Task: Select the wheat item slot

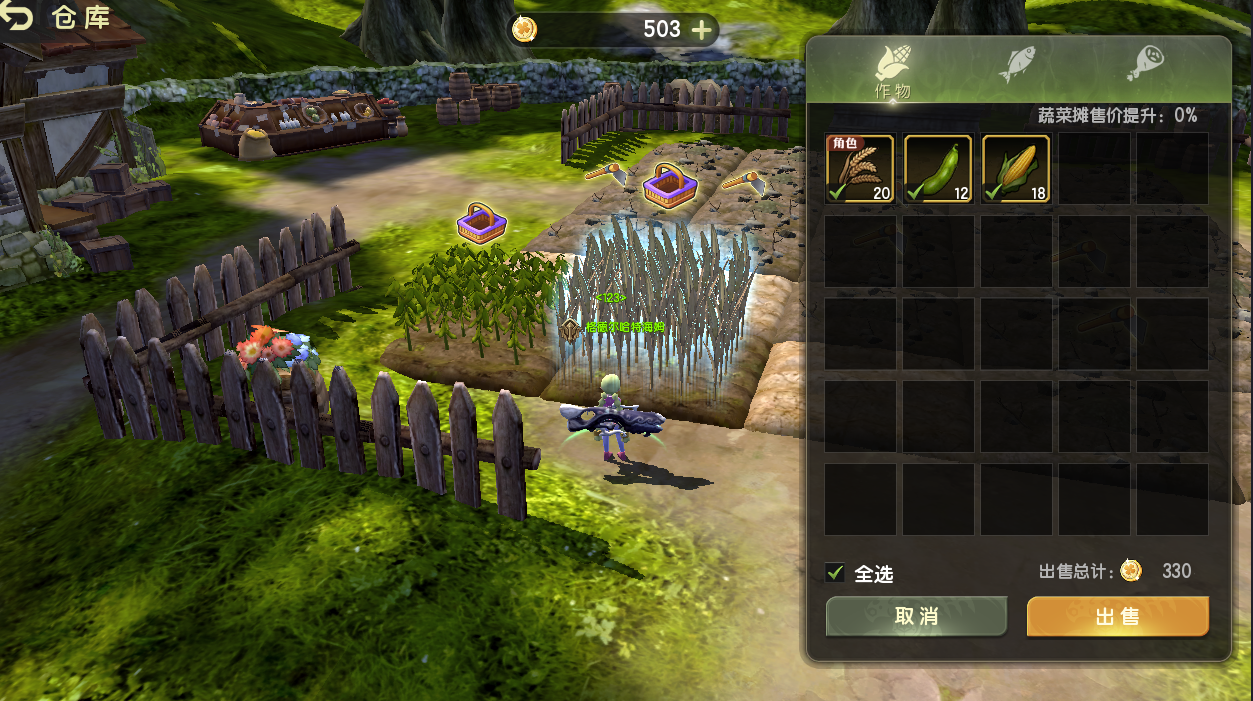Action: 860,169
